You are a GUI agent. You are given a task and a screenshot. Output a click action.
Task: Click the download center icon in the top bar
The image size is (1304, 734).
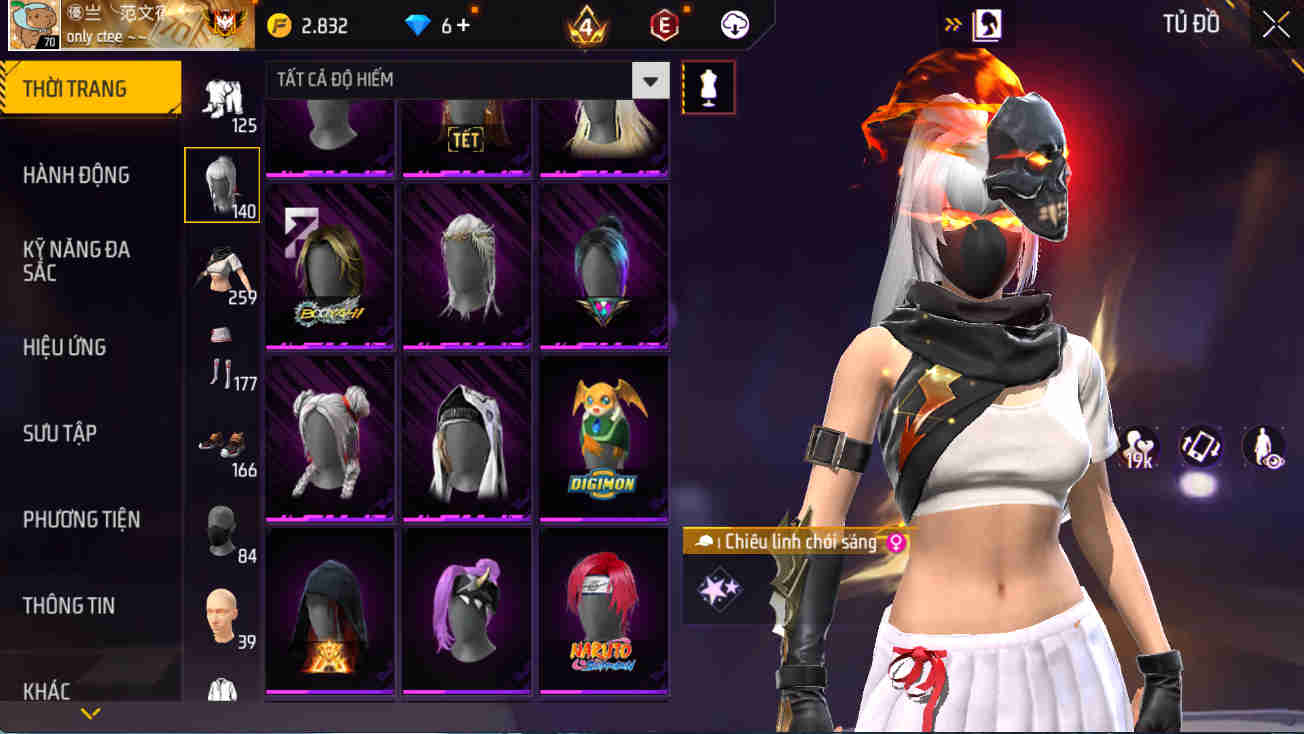coord(736,25)
